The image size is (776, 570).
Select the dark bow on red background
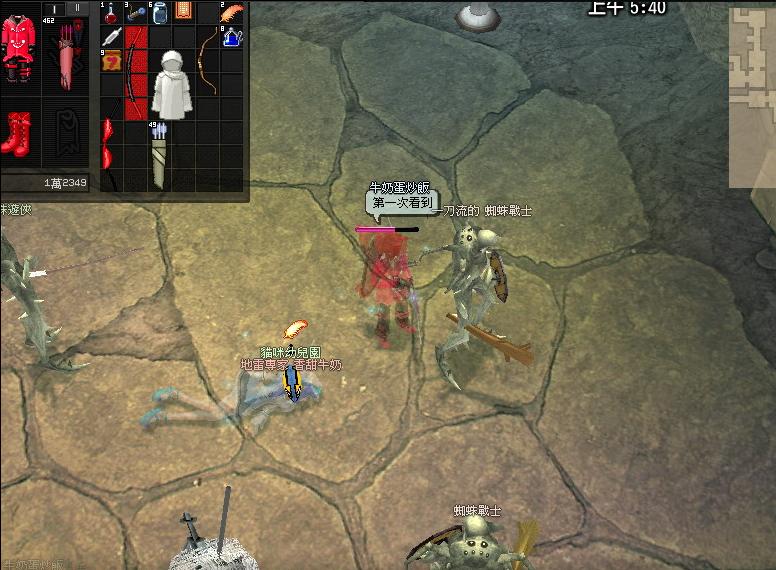[x=135, y=72]
